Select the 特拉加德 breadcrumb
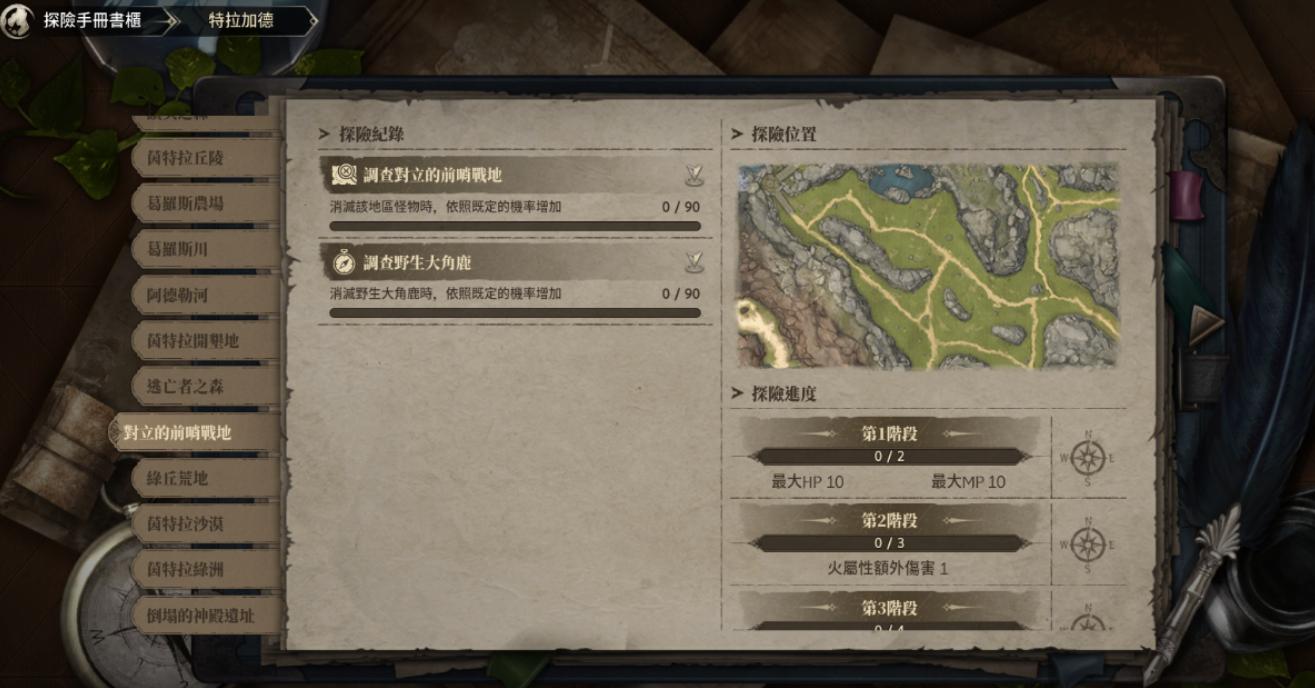 pyautogui.click(x=240, y=20)
